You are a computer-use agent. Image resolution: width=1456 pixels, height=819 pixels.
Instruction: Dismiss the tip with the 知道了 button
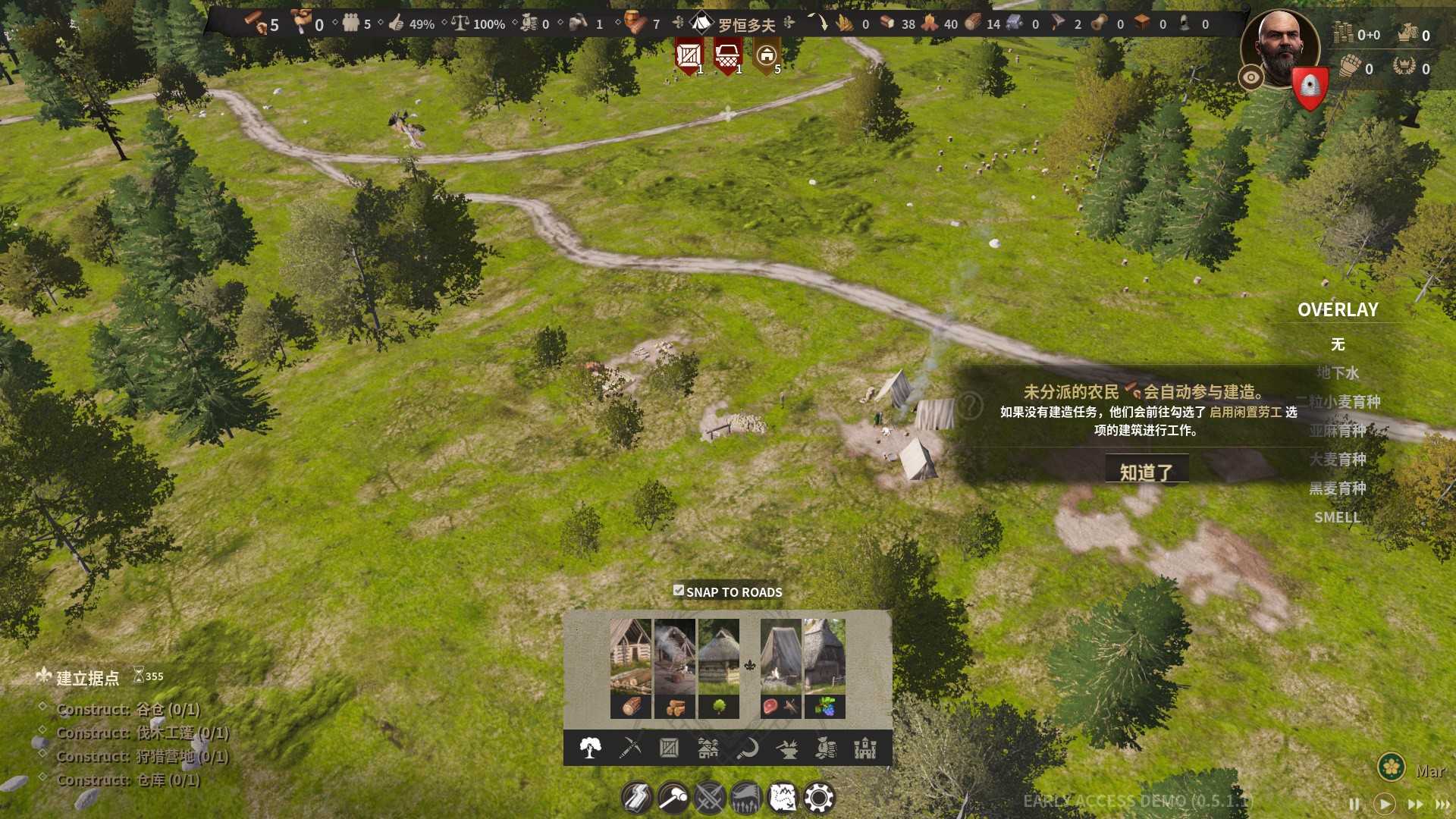1146,472
